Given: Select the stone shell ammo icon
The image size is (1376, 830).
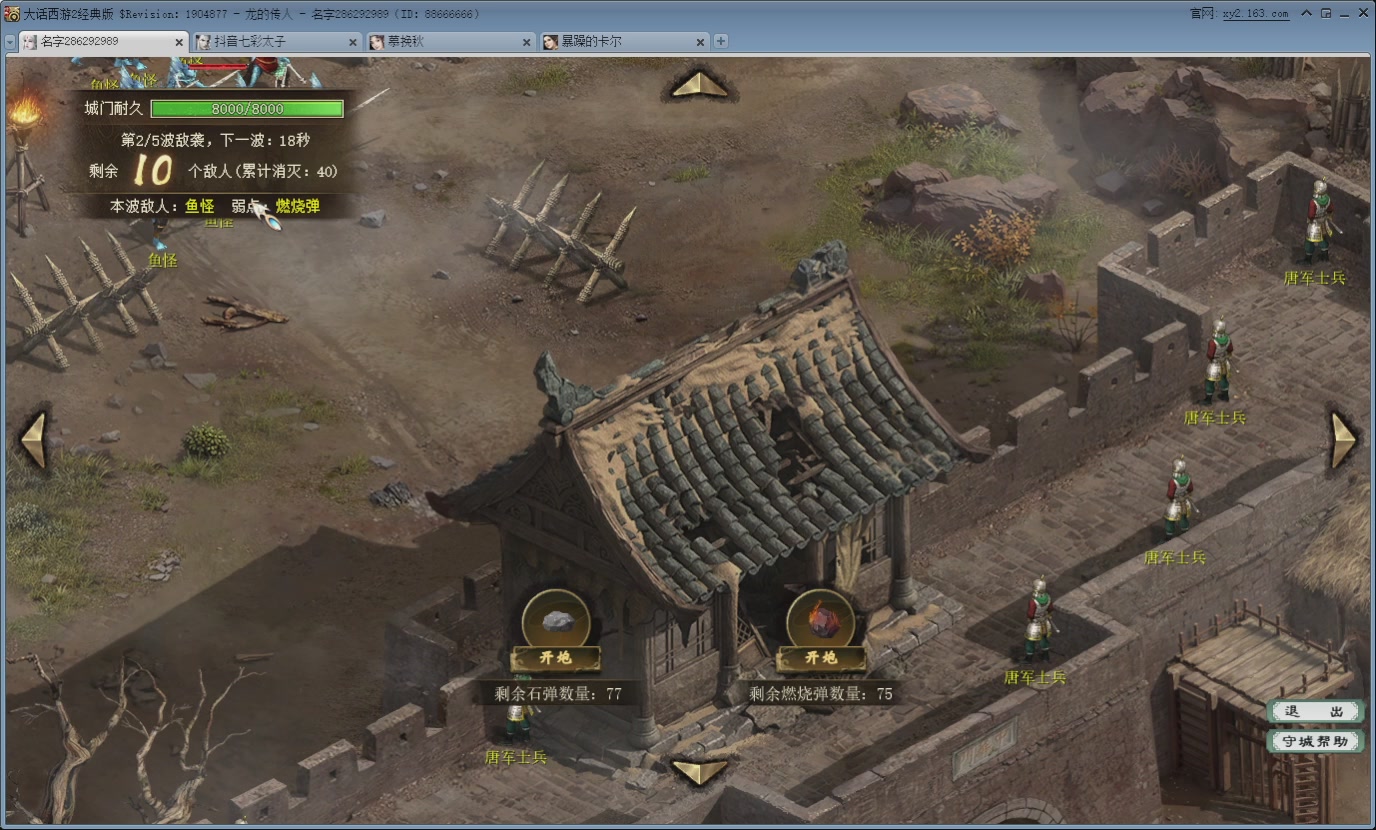Looking at the screenshot, I should pos(556,620).
